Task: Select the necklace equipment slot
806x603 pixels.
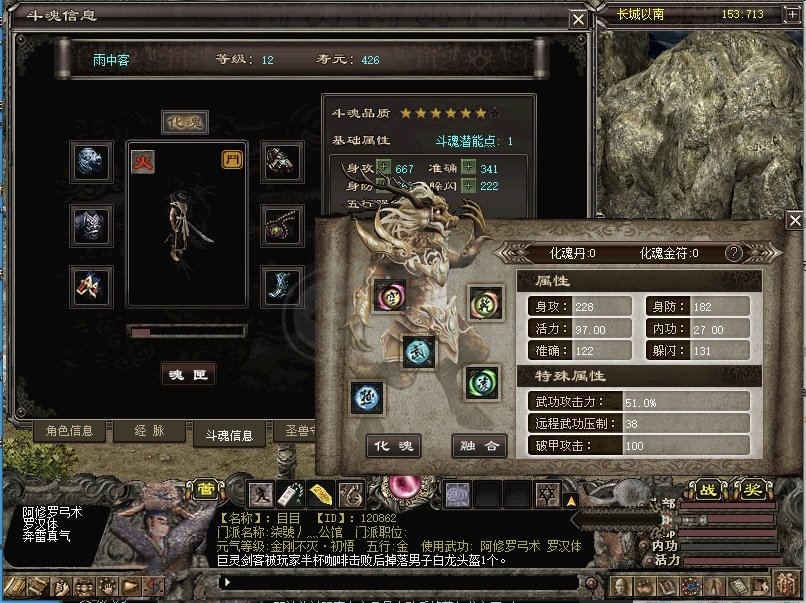Action: pos(281,226)
